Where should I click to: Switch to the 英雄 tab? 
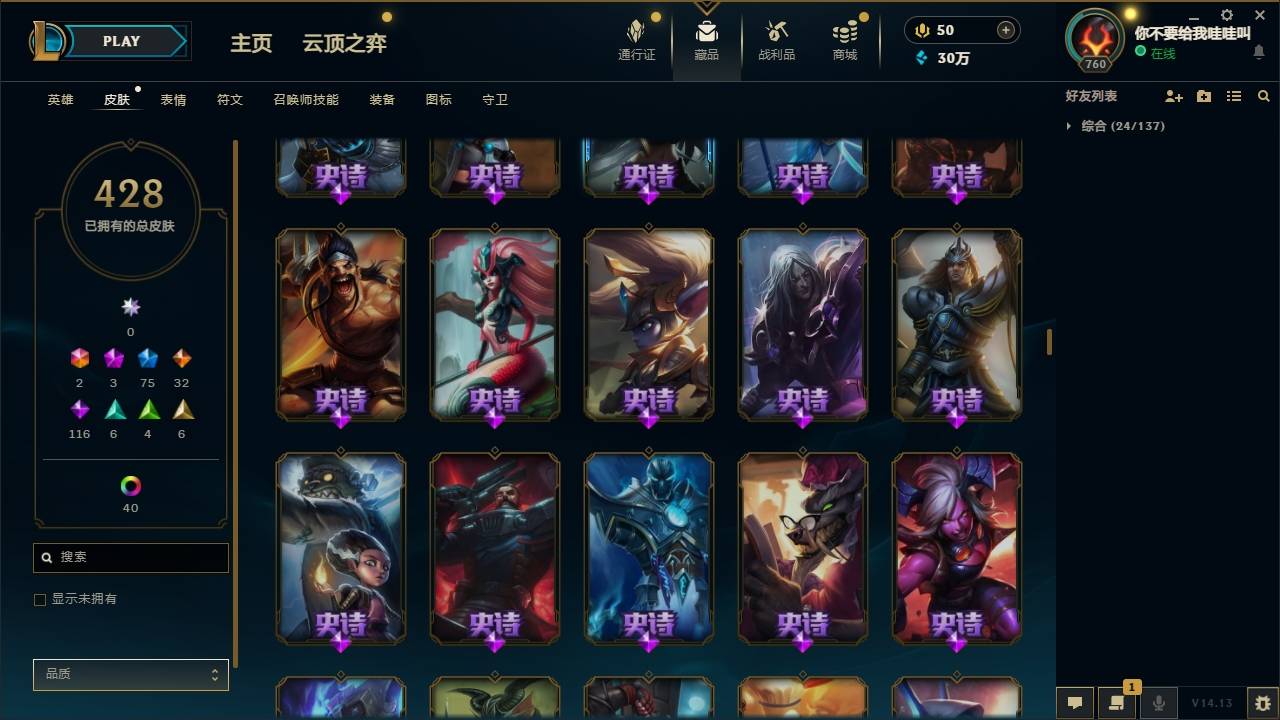coord(58,100)
